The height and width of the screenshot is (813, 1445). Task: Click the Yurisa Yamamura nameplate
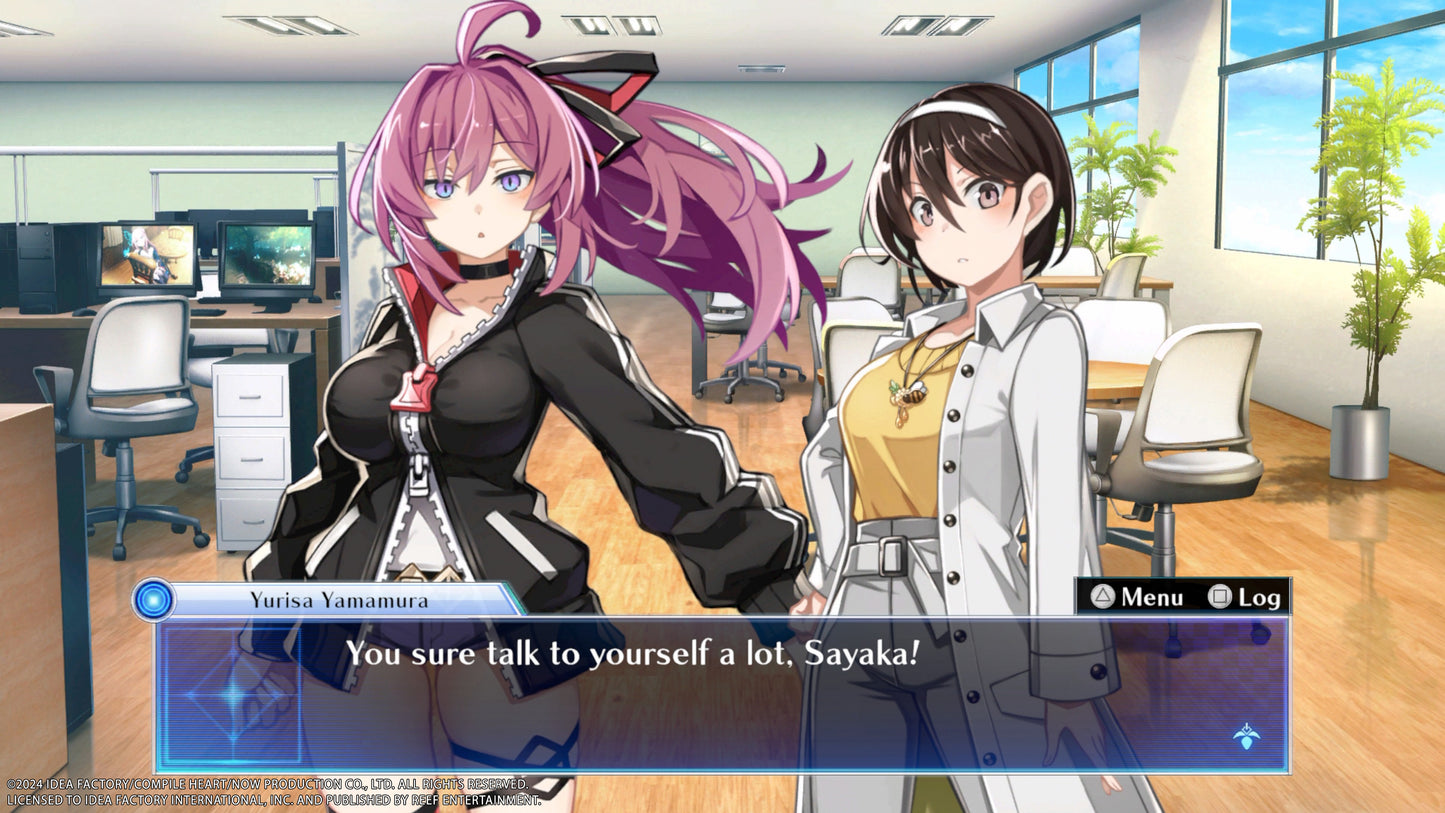(340, 600)
